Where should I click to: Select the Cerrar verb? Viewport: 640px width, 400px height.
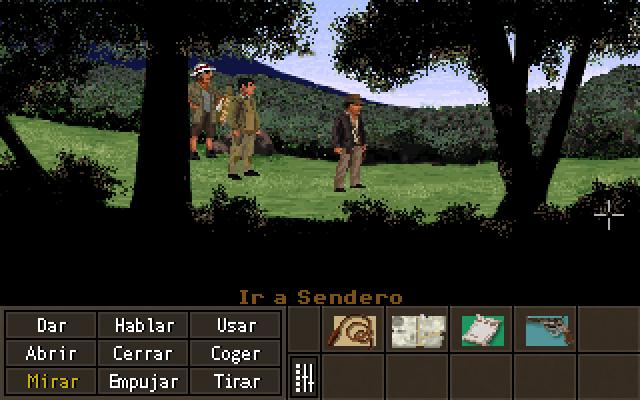tap(144, 353)
